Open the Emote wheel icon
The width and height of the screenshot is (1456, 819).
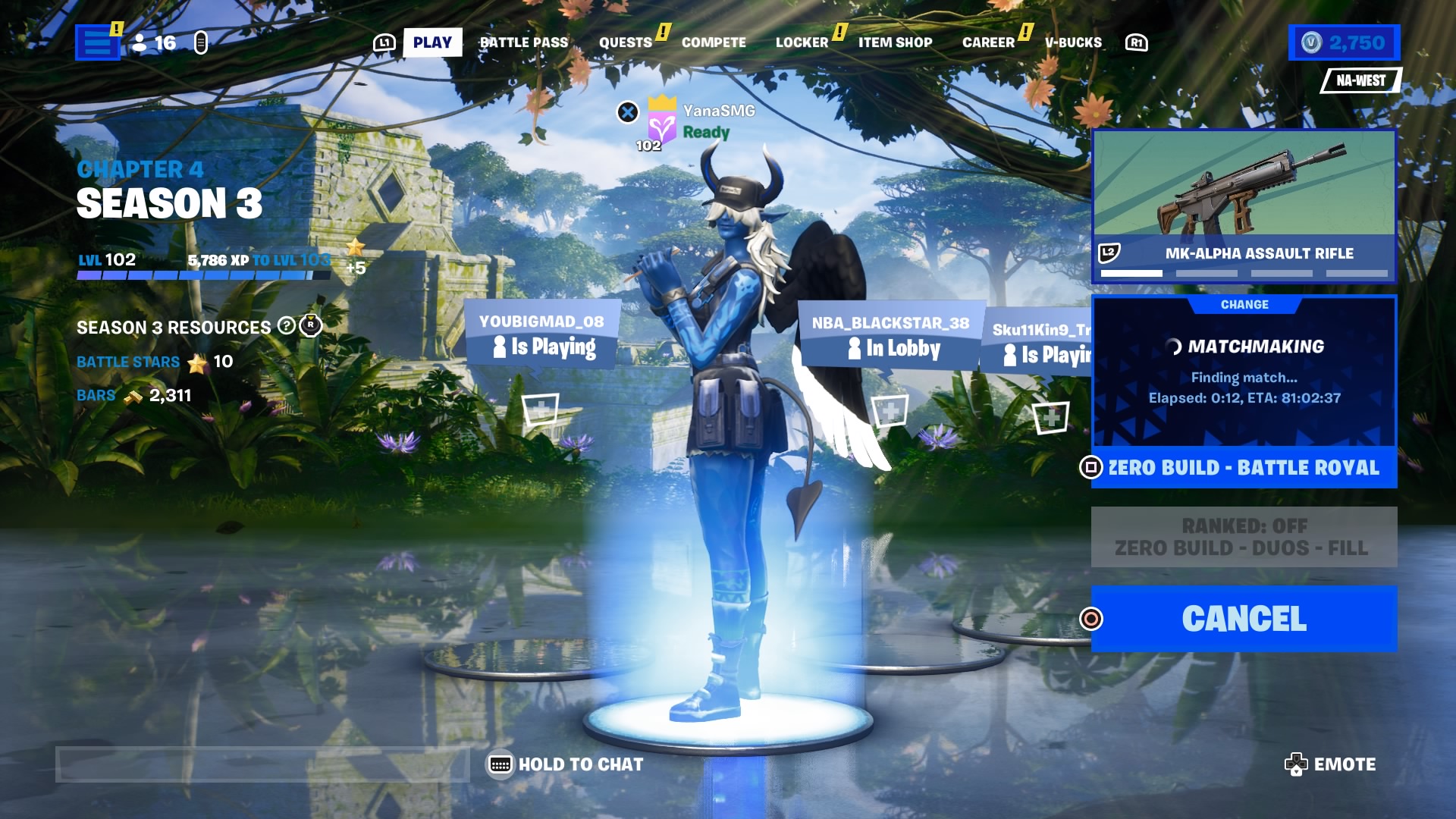pos(1296,764)
